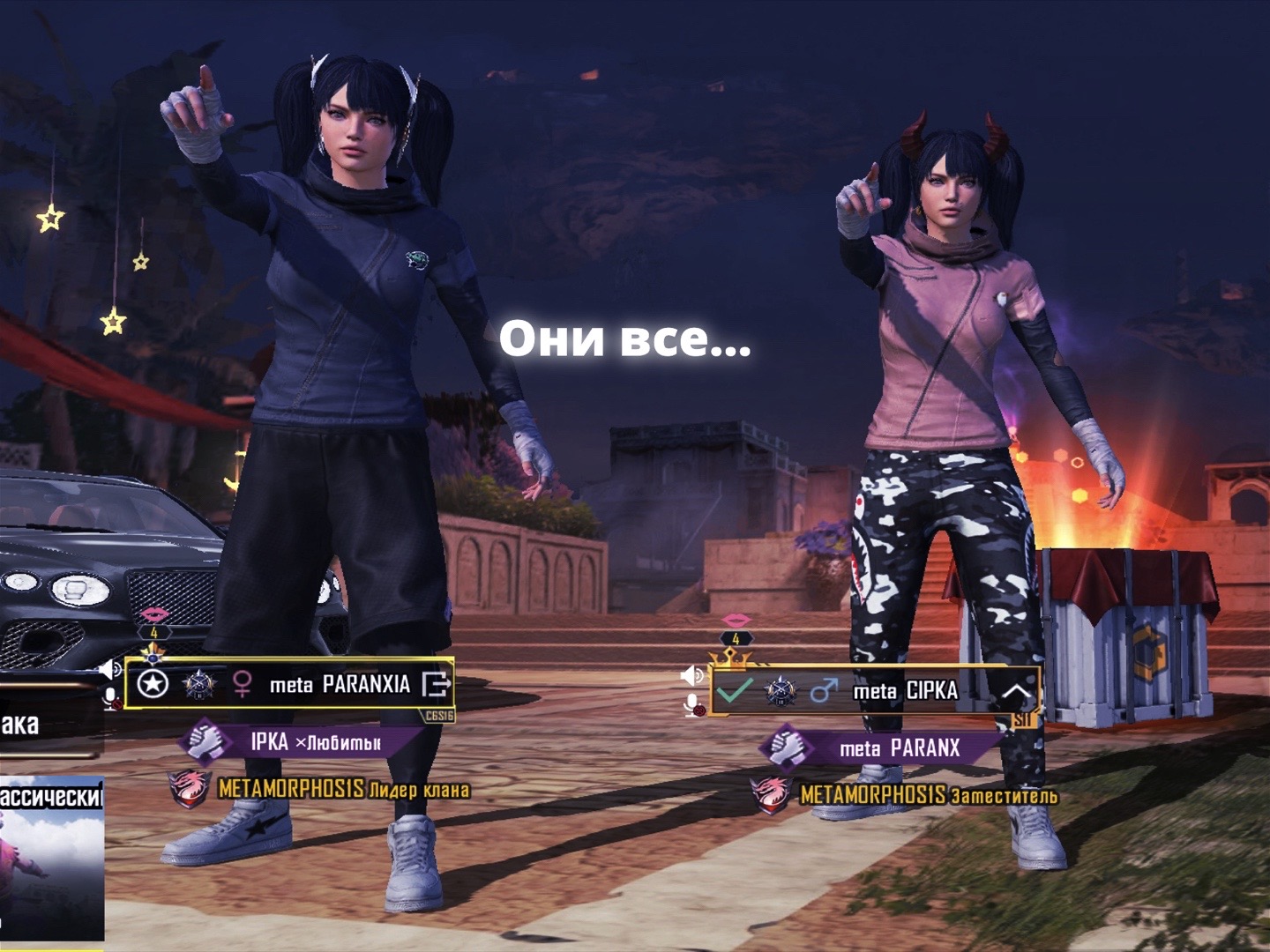Toggle the muted microphone beside meta CIPKA
Image resolution: width=1270 pixels, height=952 pixels.
click(x=695, y=705)
